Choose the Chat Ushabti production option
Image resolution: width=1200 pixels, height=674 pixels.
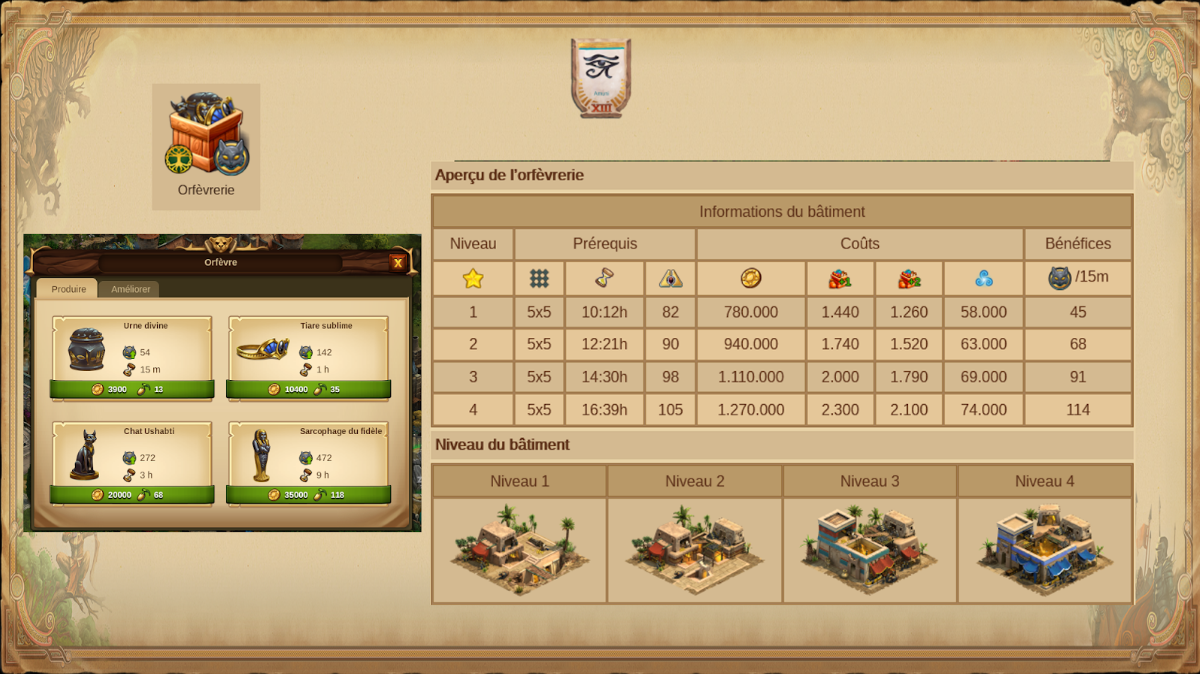[x=132, y=494]
